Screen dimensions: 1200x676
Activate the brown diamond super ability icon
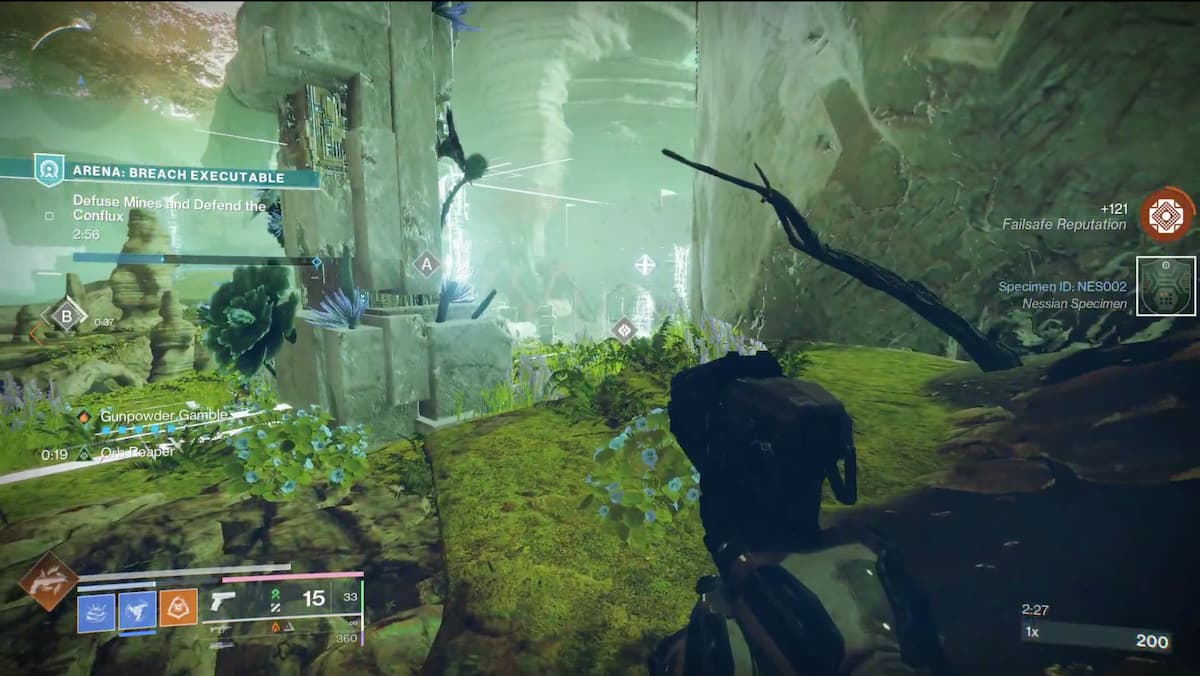coord(48,581)
